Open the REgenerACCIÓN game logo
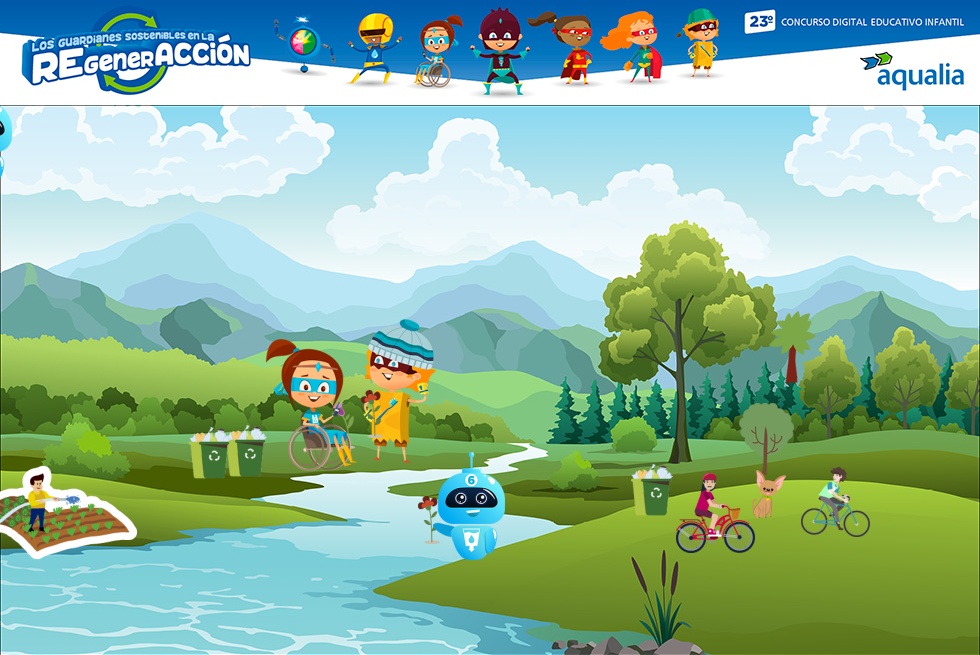980x655 pixels. pyautogui.click(x=135, y=55)
